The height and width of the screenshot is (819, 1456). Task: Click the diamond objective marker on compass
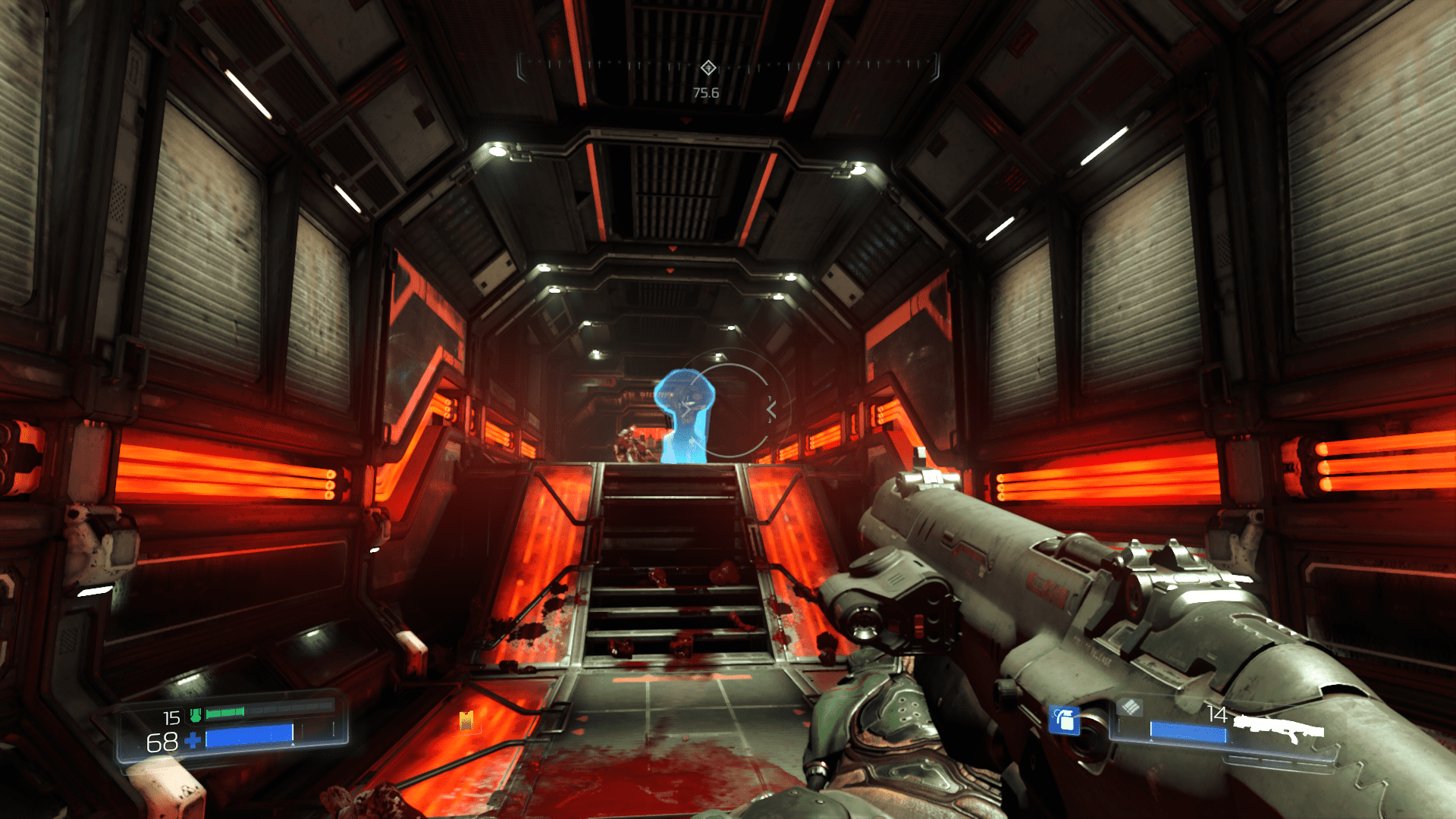tap(708, 68)
